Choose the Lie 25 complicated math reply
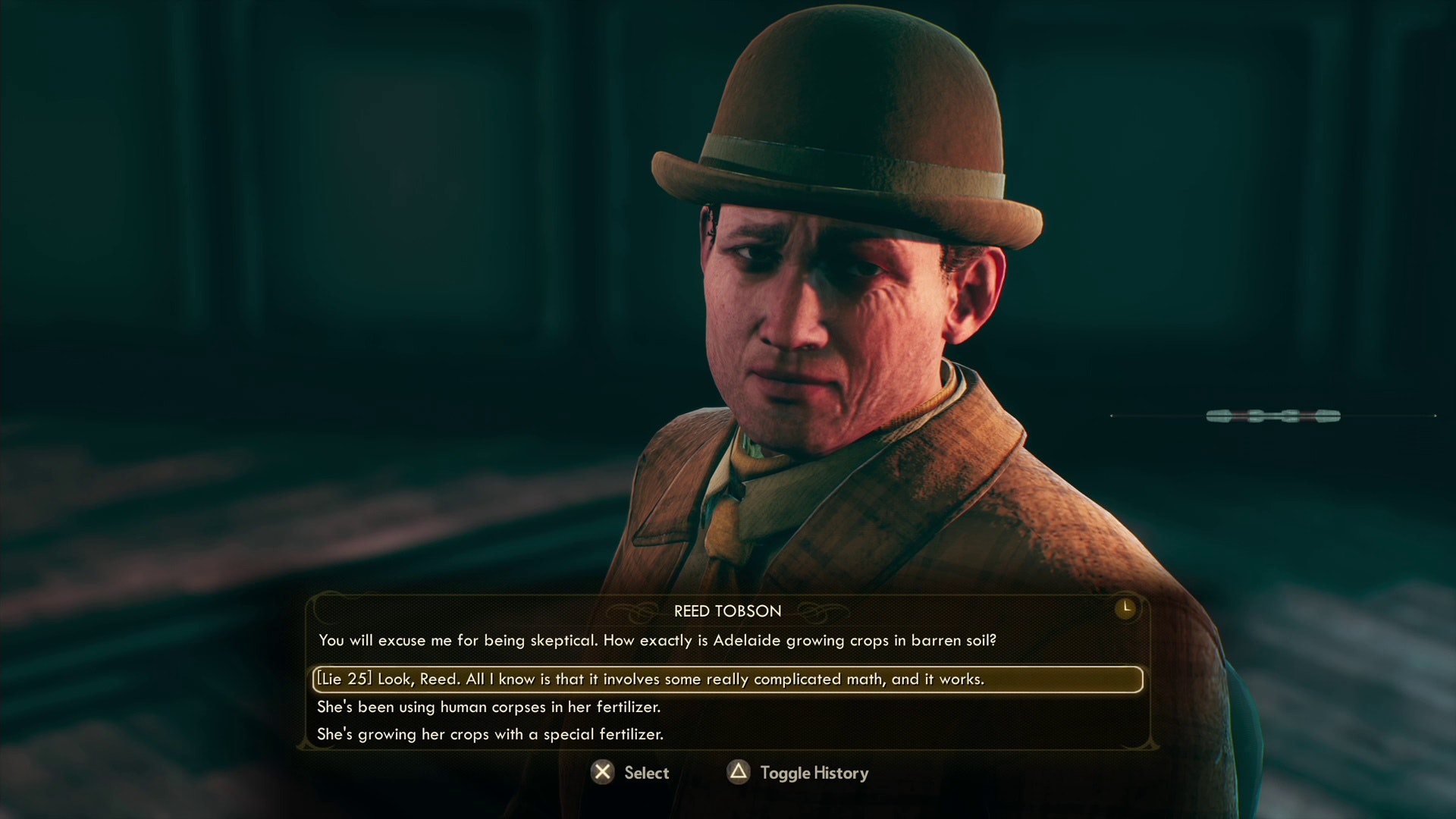 pyautogui.click(x=651, y=679)
